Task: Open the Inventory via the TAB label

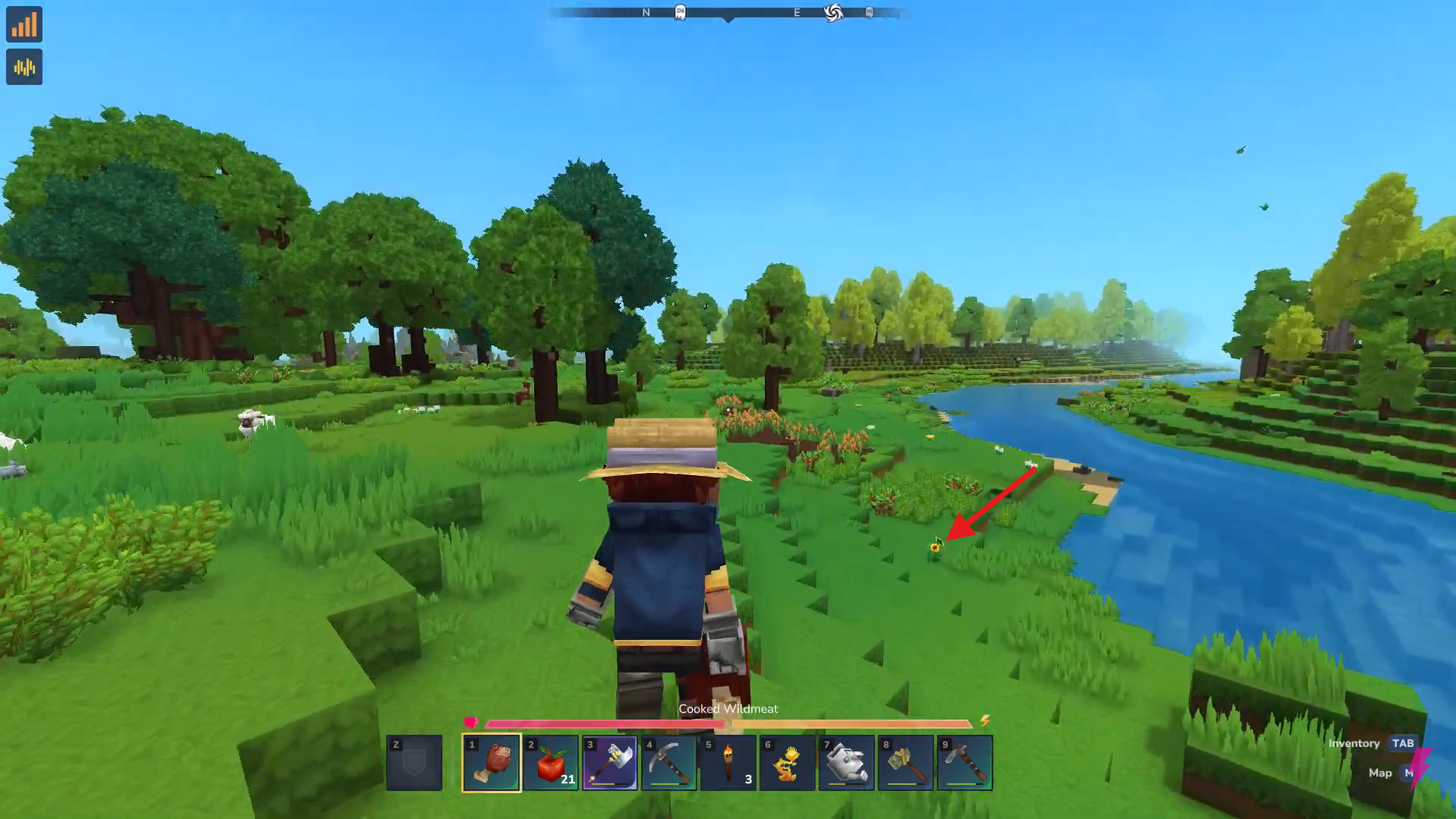Action: pos(1401,743)
